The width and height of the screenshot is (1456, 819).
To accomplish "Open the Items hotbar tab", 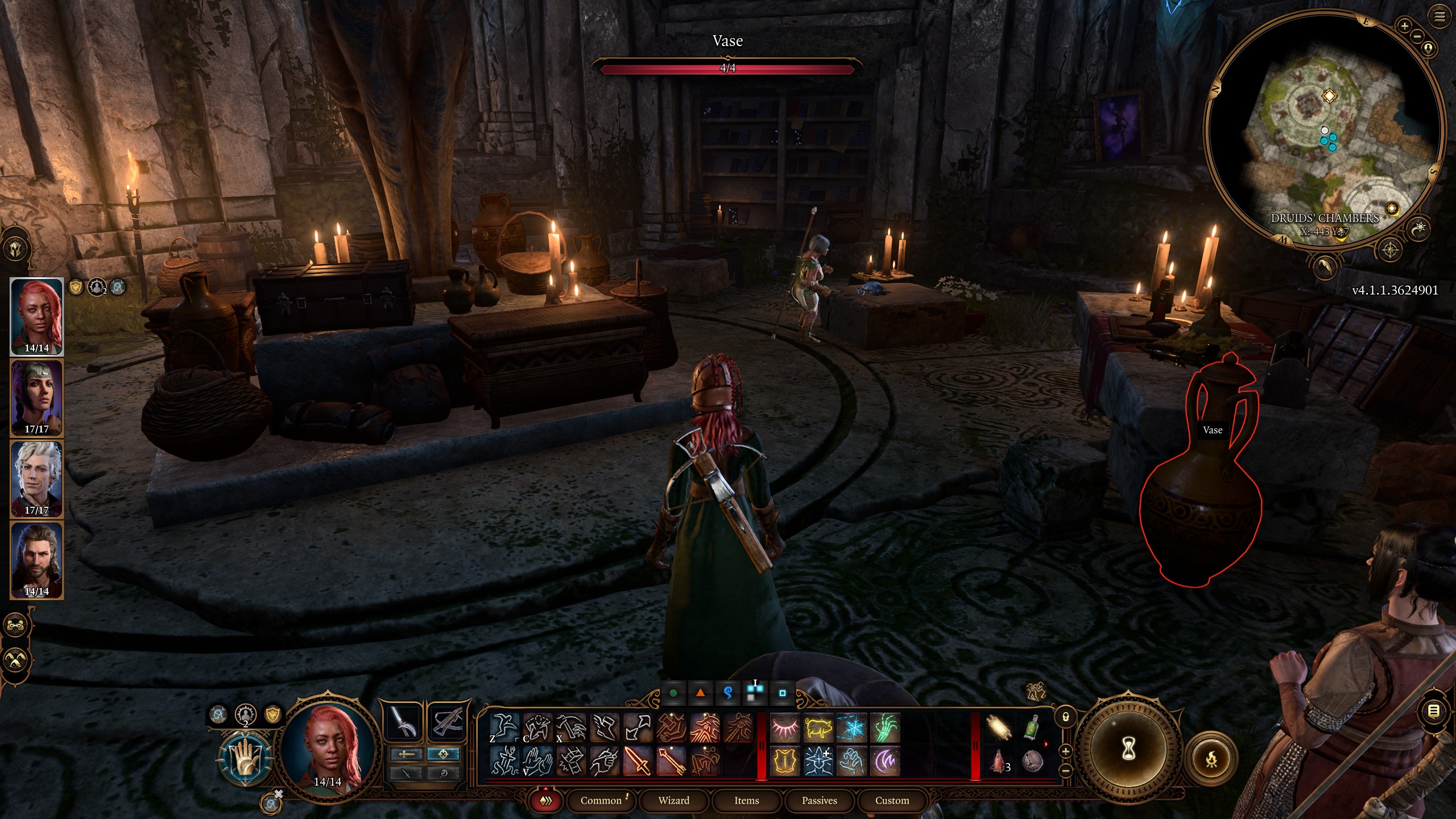I will pos(746,800).
